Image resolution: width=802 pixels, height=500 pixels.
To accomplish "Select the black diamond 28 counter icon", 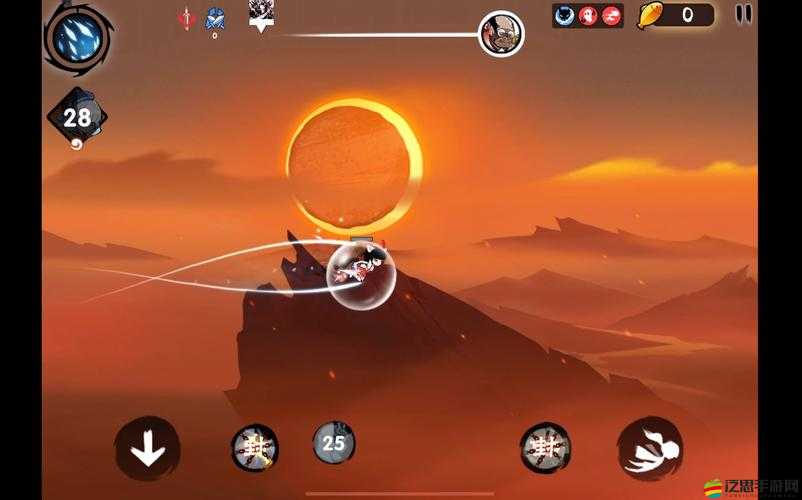I will point(77,118).
